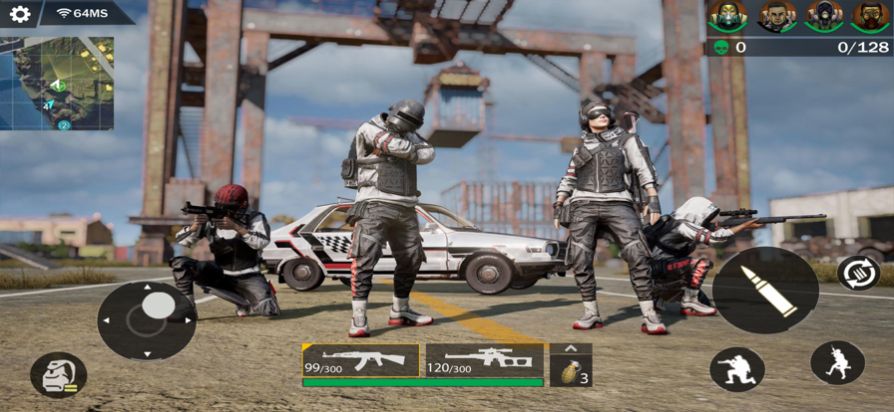Select the last squad member avatar
The image size is (894, 412).
pos(870,15)
